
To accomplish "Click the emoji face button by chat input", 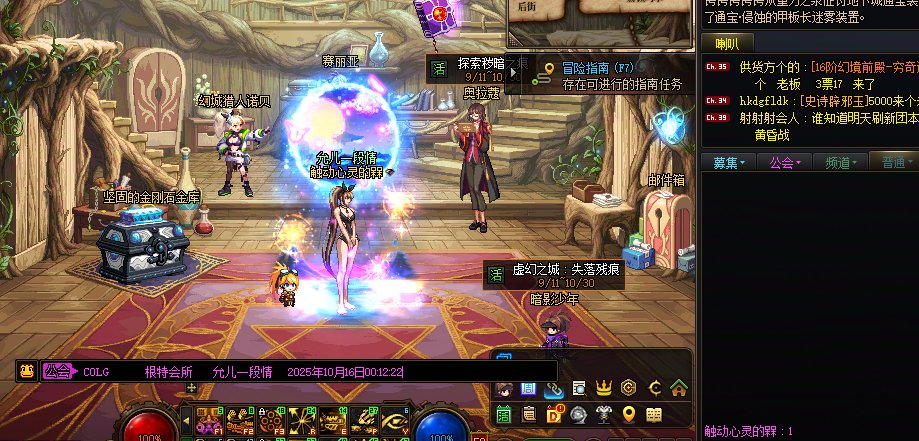I will point(28,371).
